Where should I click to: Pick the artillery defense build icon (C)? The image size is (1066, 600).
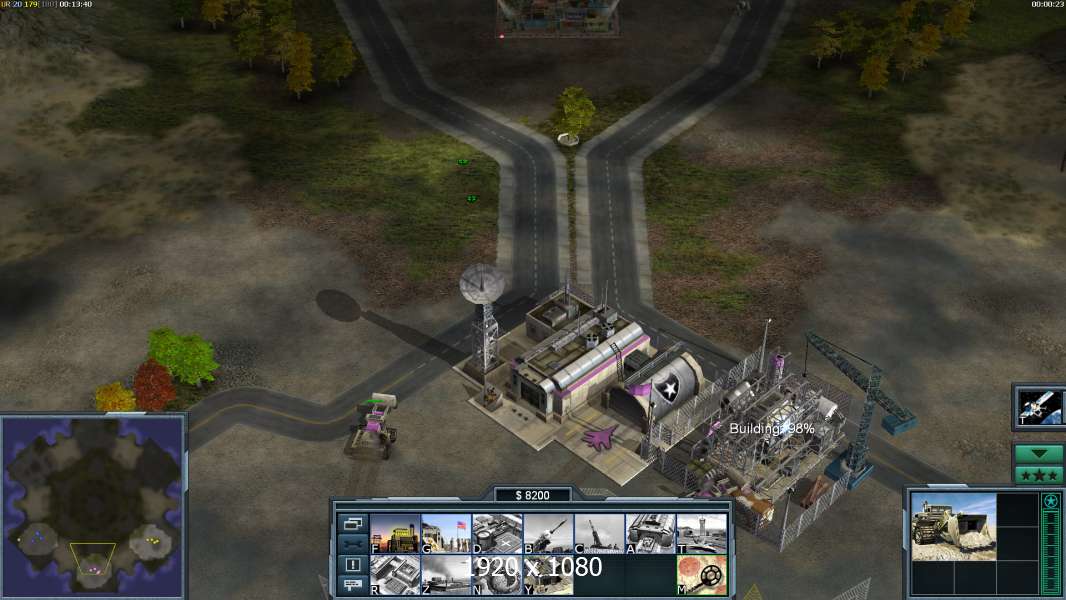point(599,534)
